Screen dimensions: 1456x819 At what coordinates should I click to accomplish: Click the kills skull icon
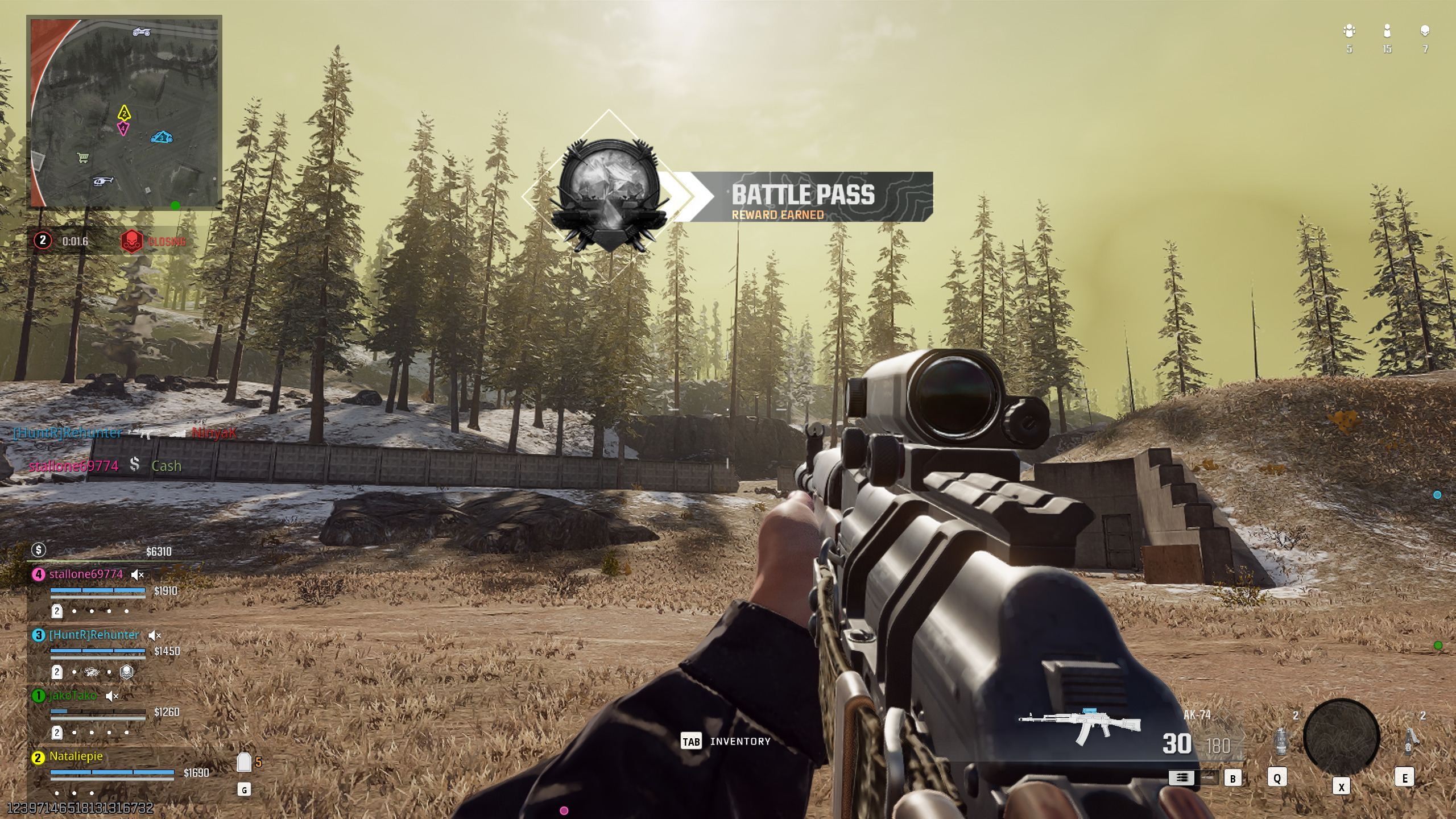coord(1425,31)
